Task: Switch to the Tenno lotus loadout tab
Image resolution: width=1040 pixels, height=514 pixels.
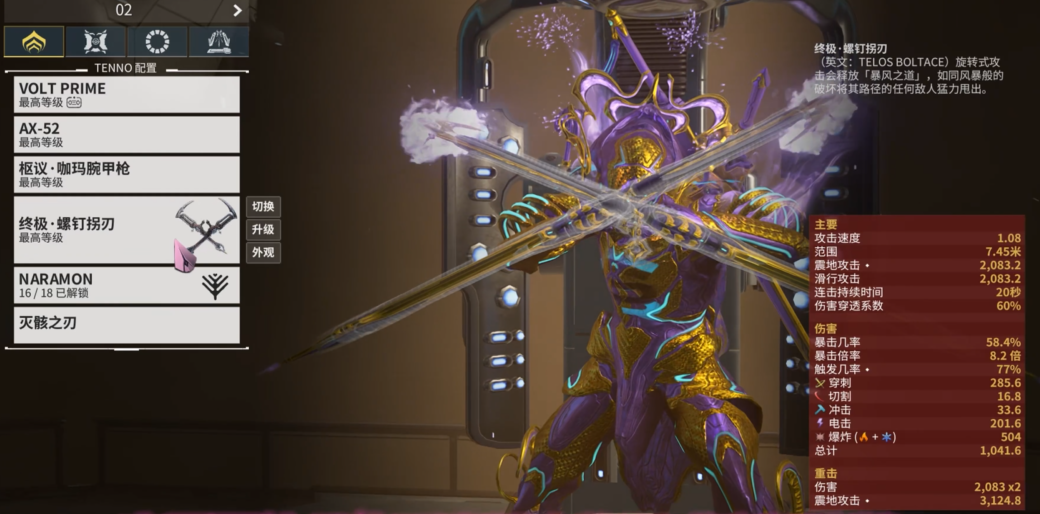Action: [34, 41]
